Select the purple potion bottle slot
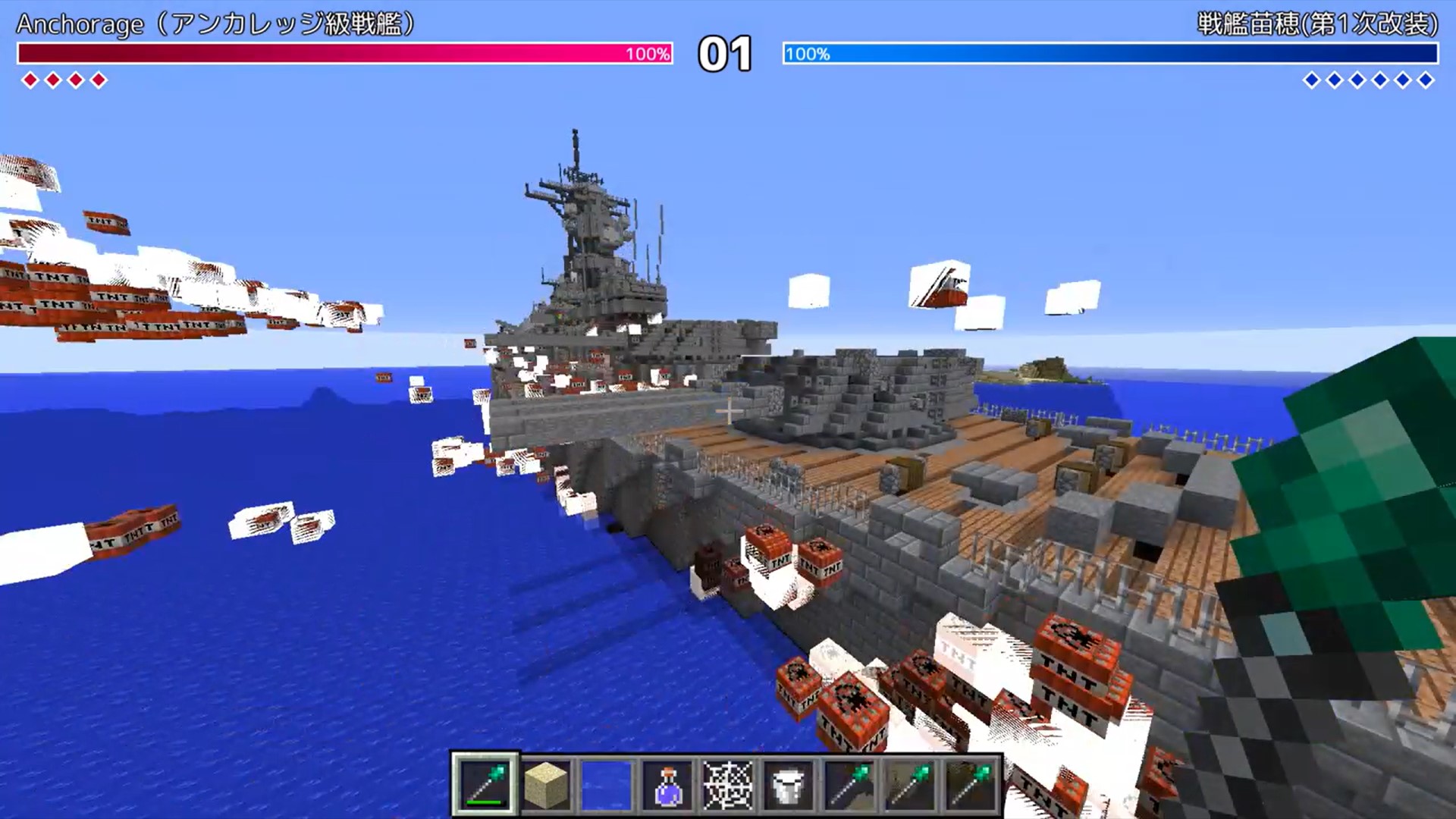 coord(667,785)
